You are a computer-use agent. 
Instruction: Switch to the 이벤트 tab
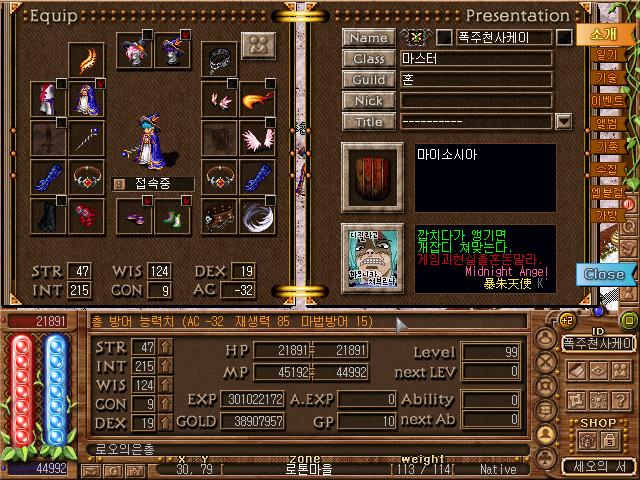click(608, 101)
